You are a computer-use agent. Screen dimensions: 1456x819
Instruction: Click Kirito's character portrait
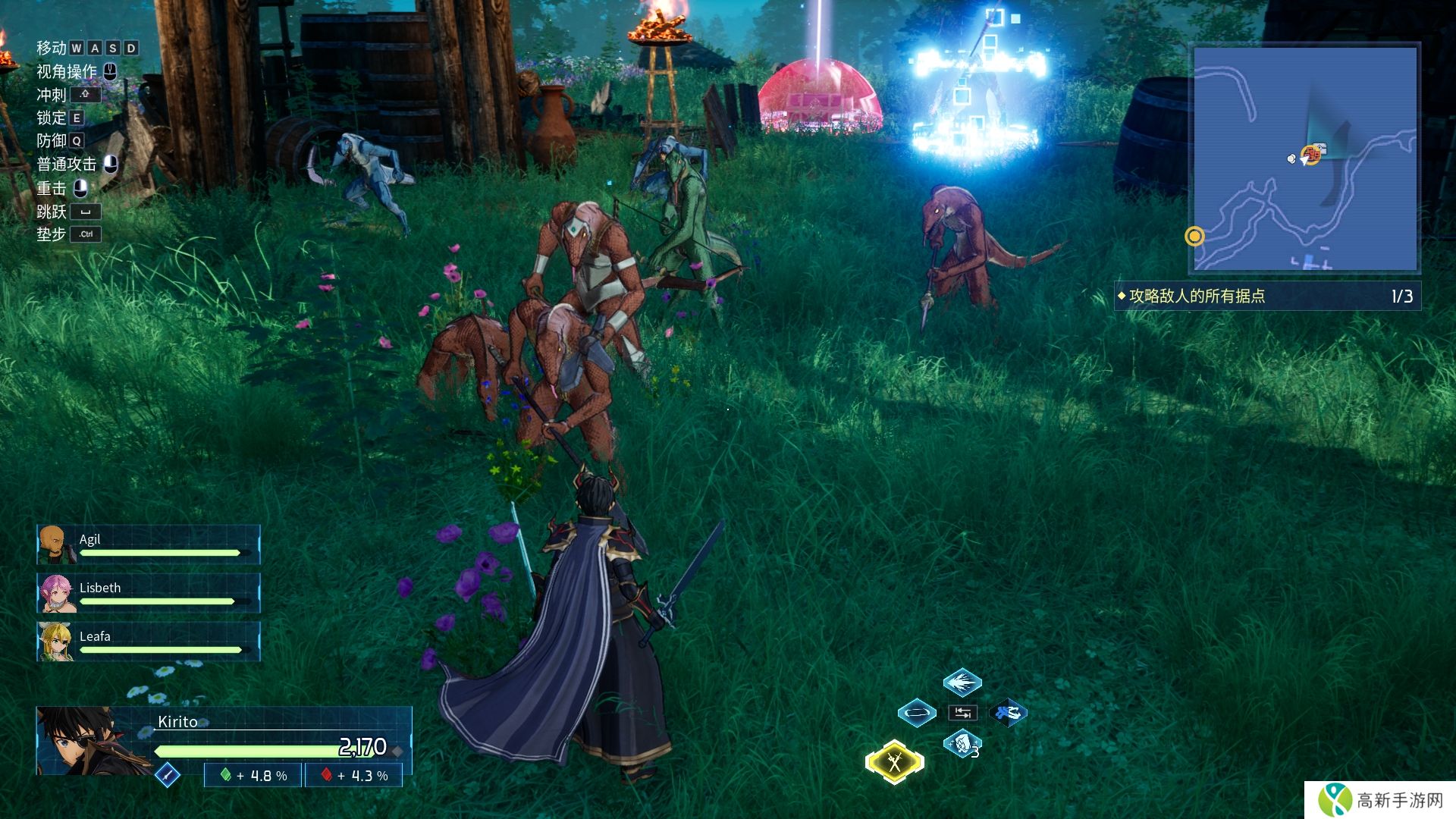pyautogui.click(x=91, y=740)
